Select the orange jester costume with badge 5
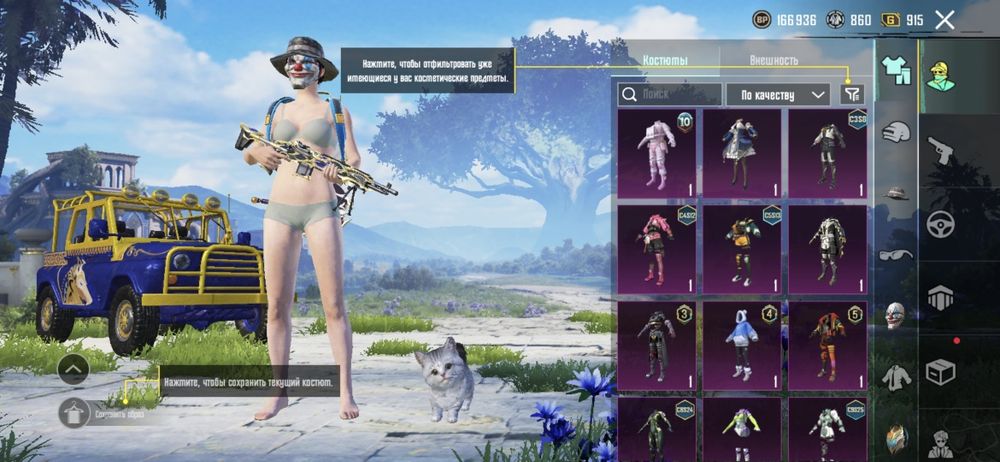The width and height of the screenshot is (1000, 462). pos(826,344)
